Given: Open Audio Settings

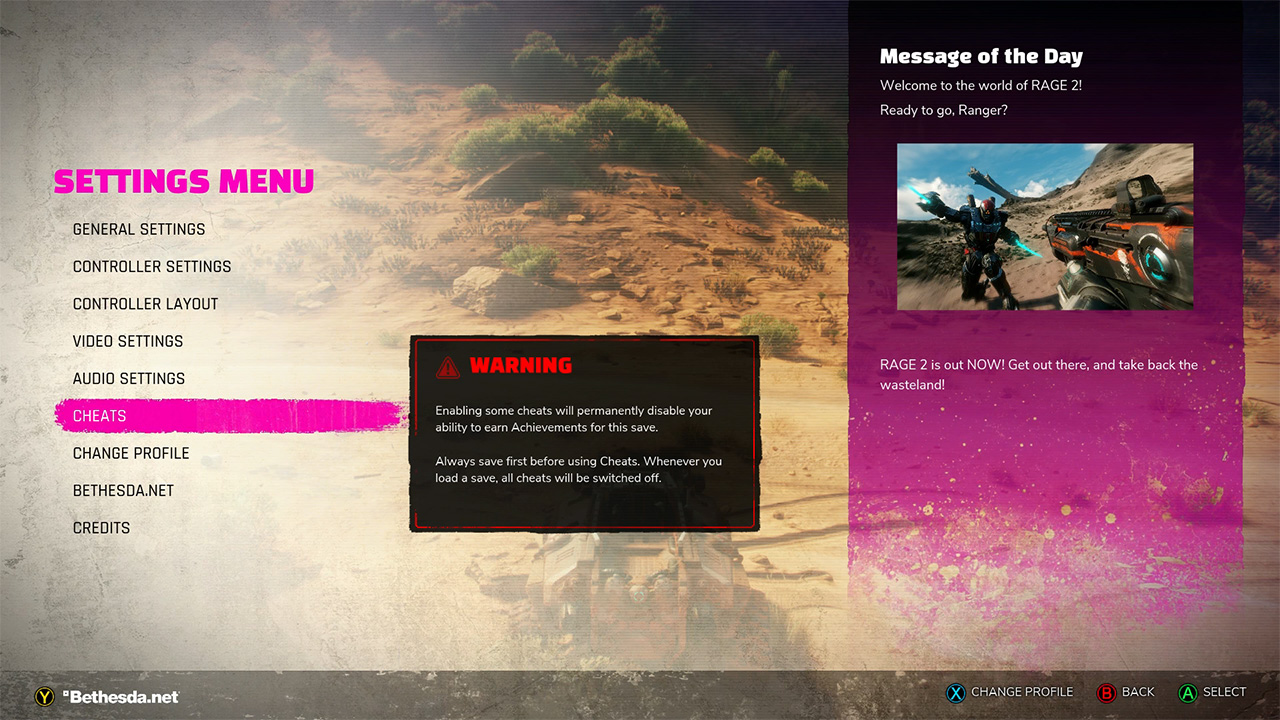Looking at the screenshot, I should pos(129,378).
